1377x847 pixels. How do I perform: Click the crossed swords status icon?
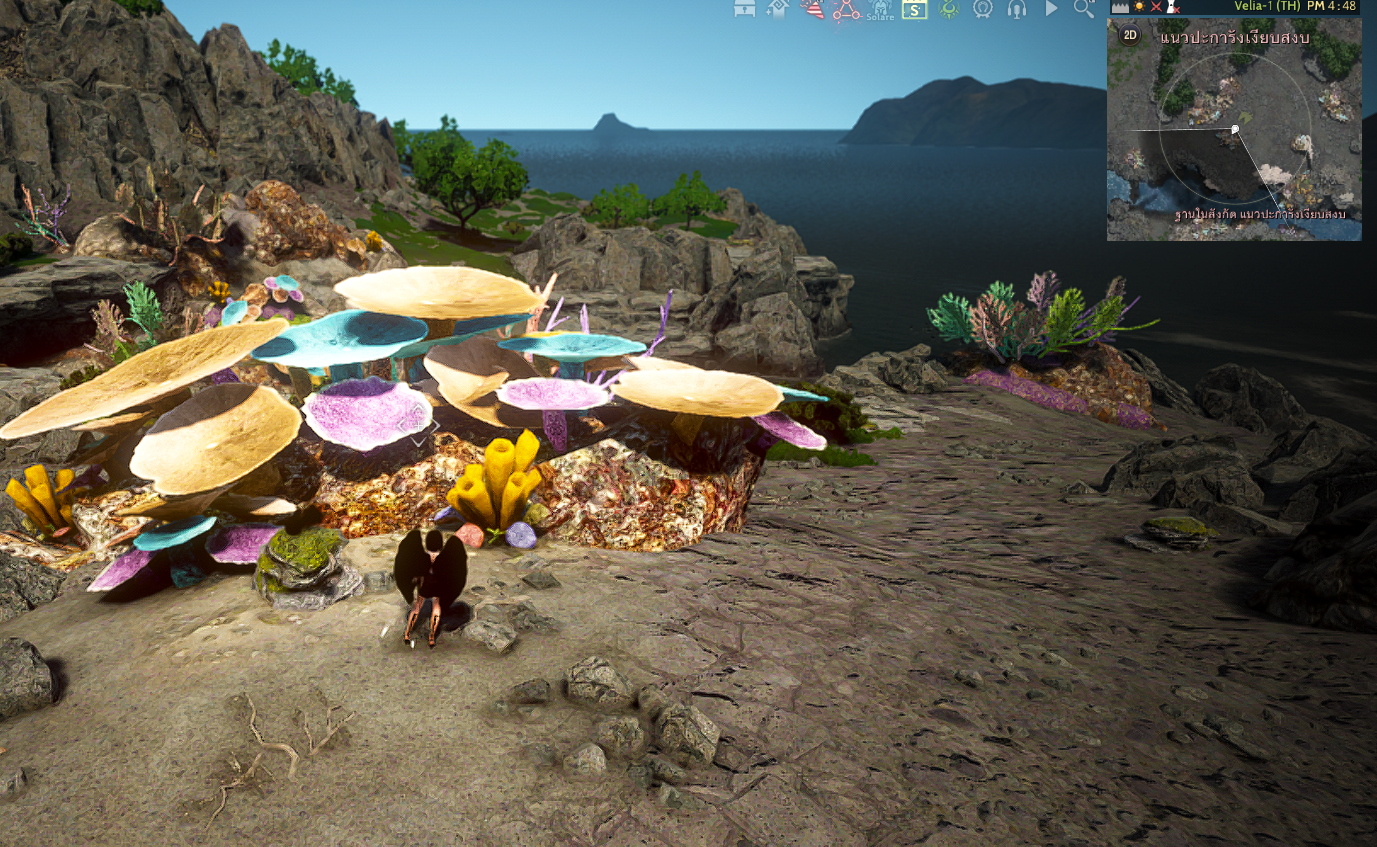[1156, 6]
